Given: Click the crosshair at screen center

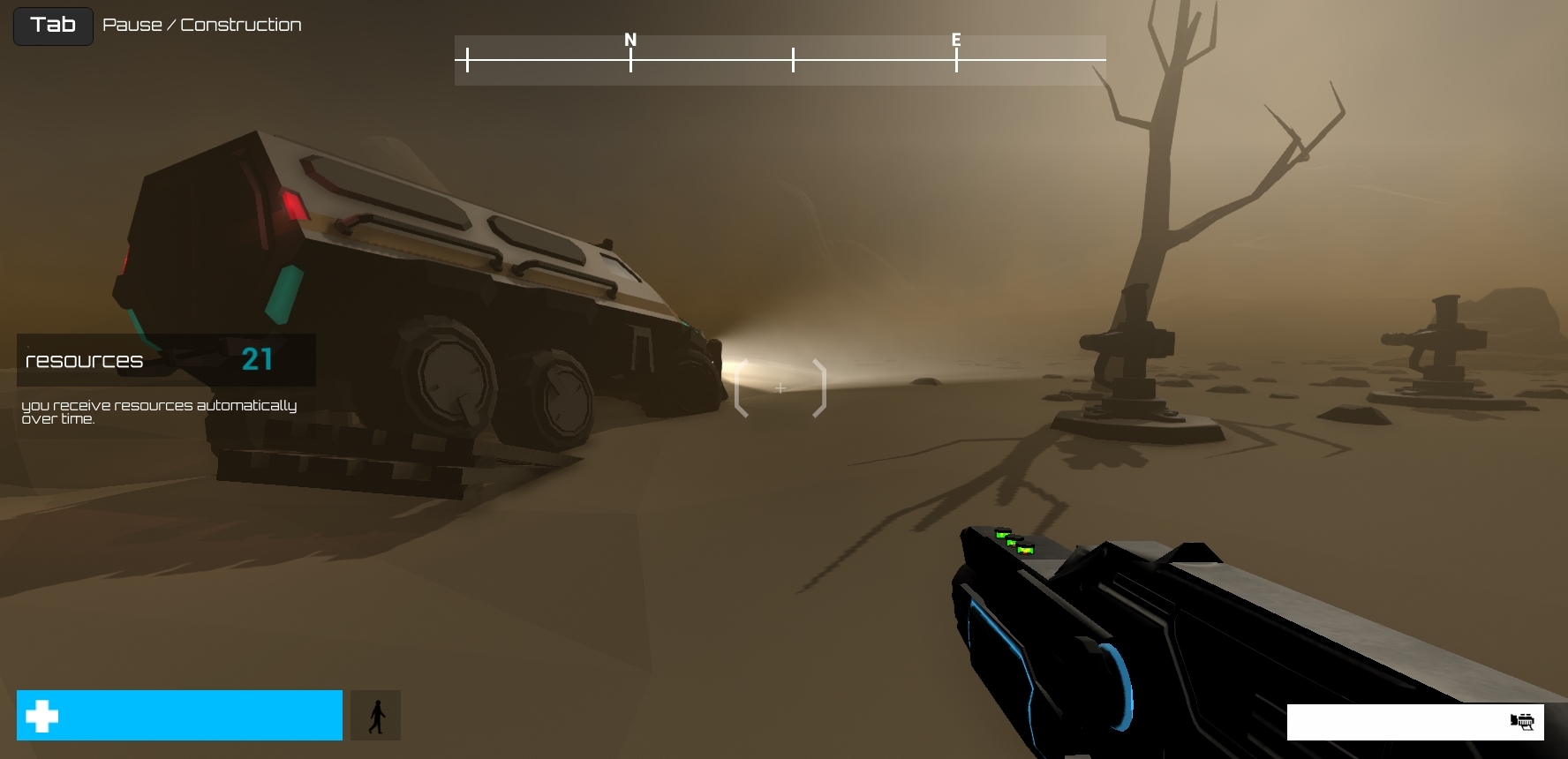Looking at the screenshot, I should (780, 387).
